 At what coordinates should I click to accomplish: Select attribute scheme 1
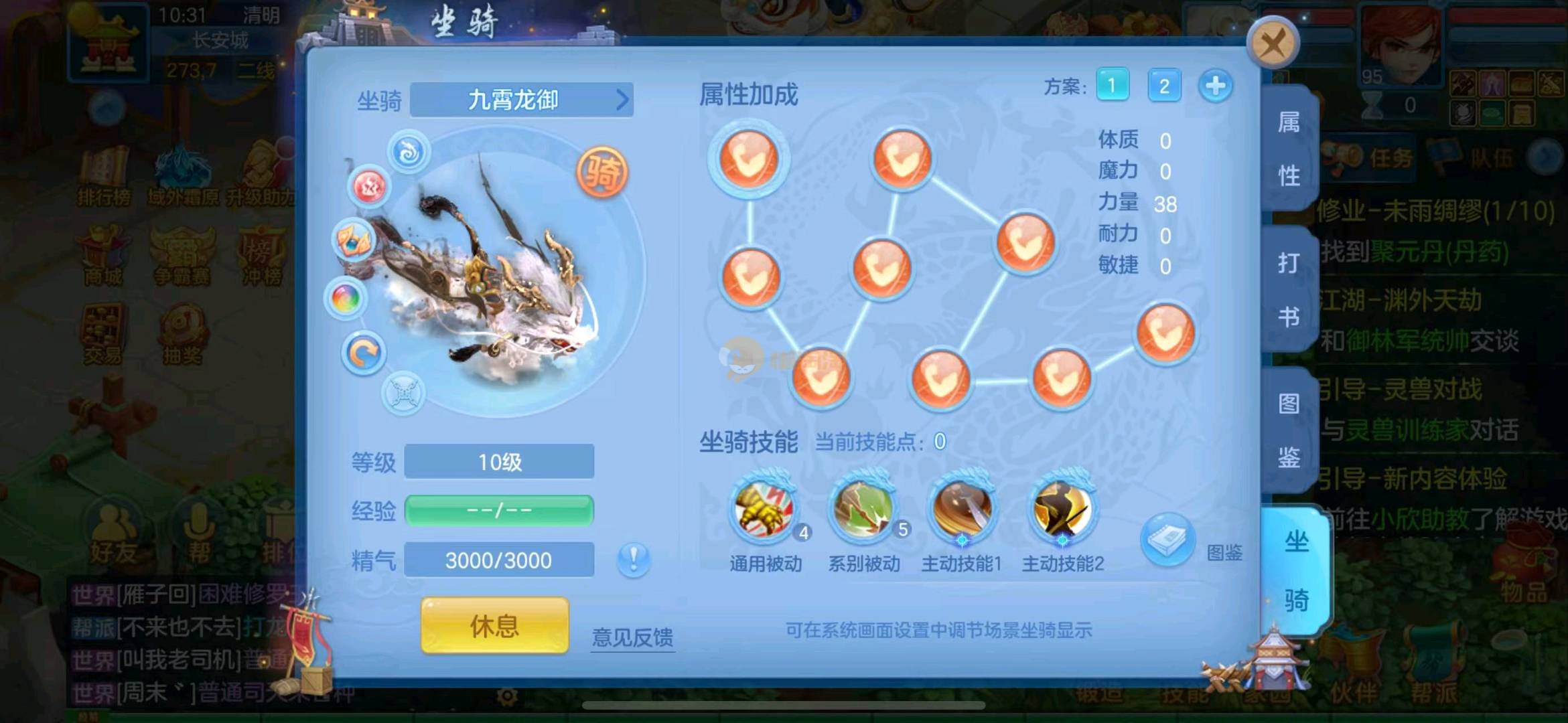point(1112,86)
